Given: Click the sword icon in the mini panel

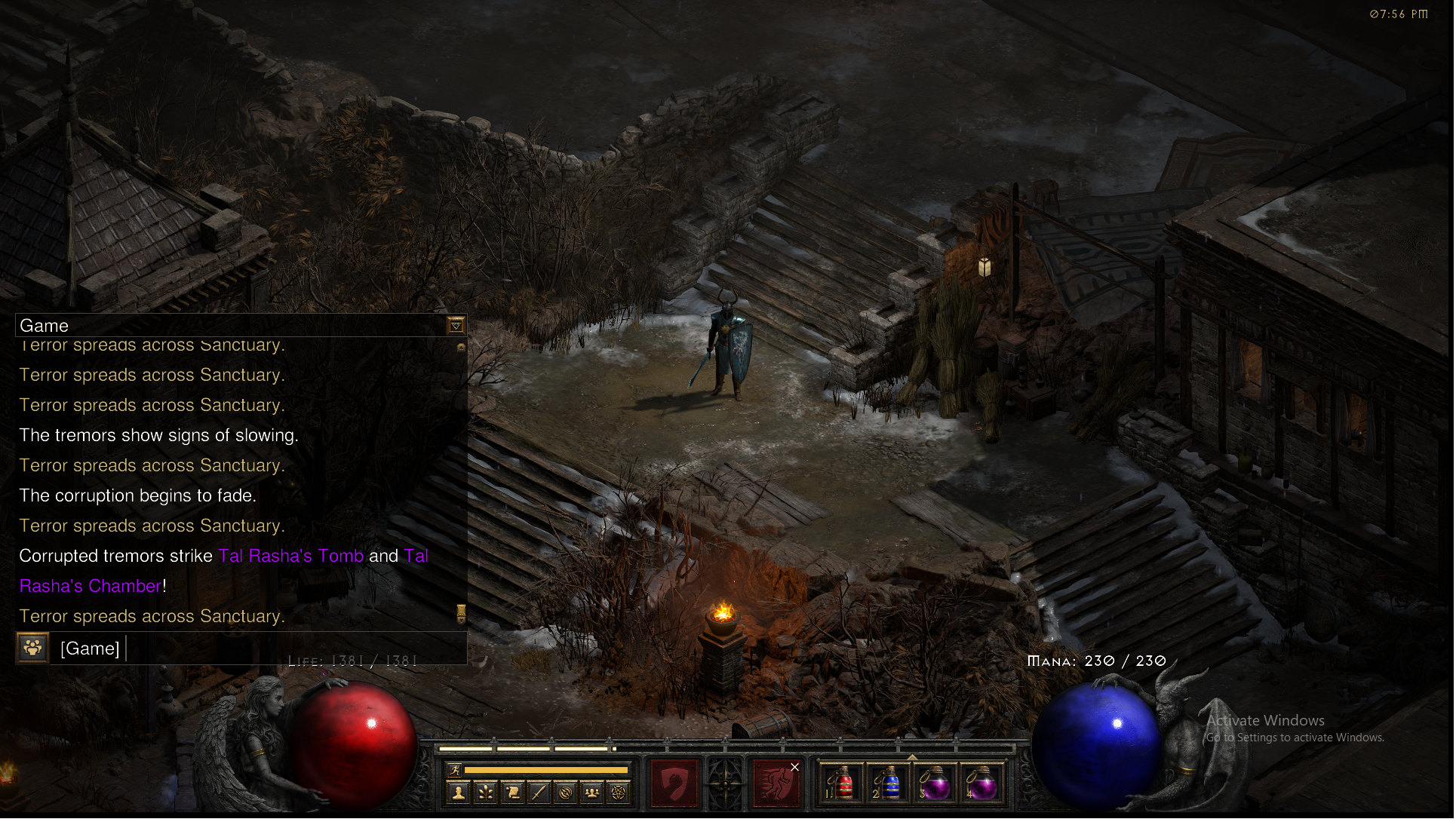Looking at the screenshot, I should (x=539, y=793).
